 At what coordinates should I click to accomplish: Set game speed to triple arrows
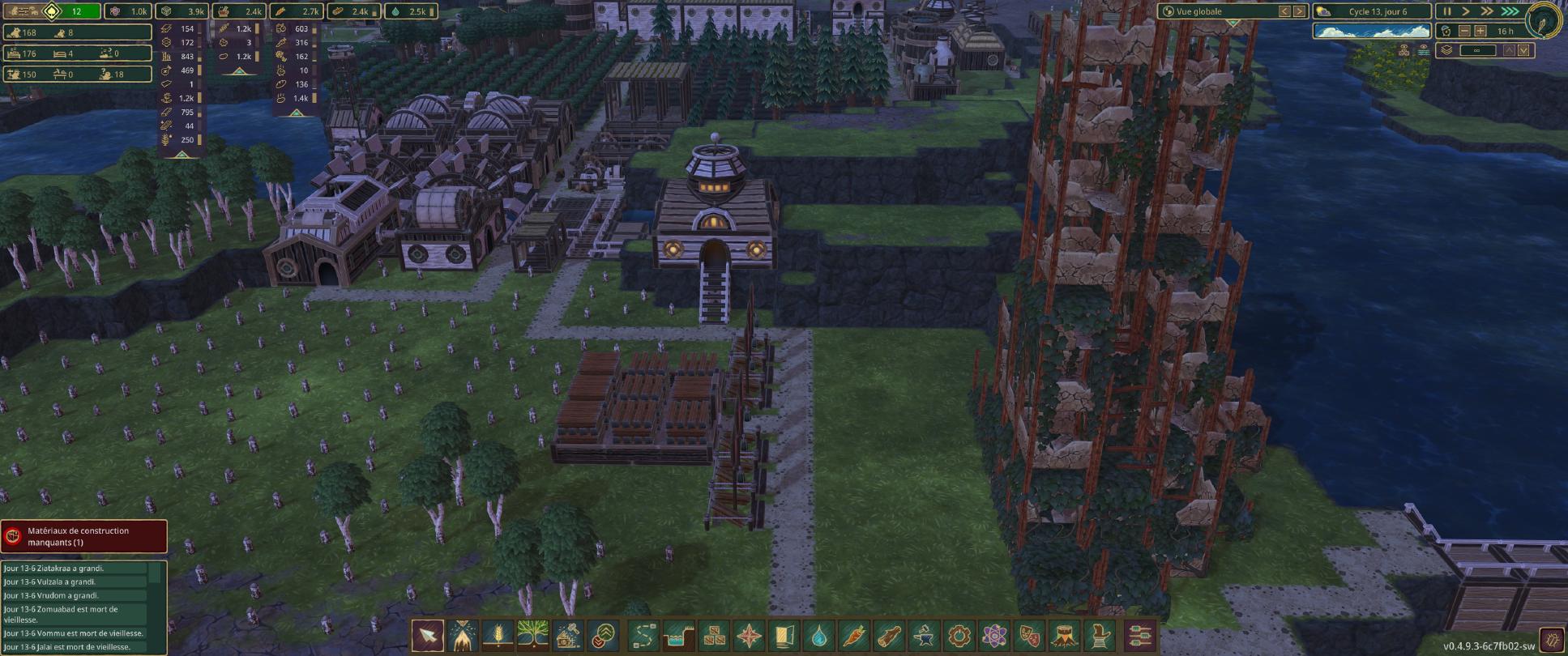point(1510,11)
